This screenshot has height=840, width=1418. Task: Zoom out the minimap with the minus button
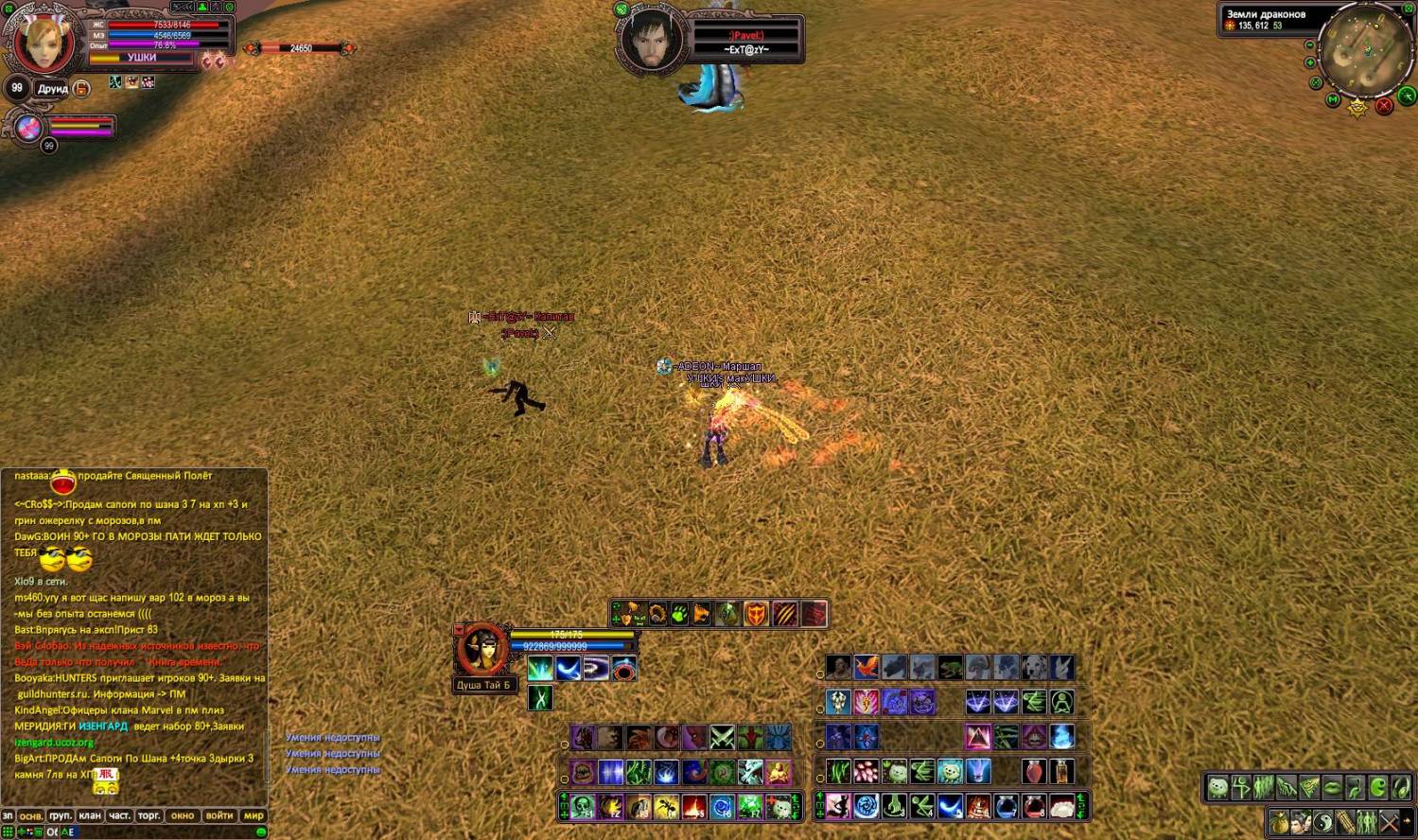point(1309,45)
